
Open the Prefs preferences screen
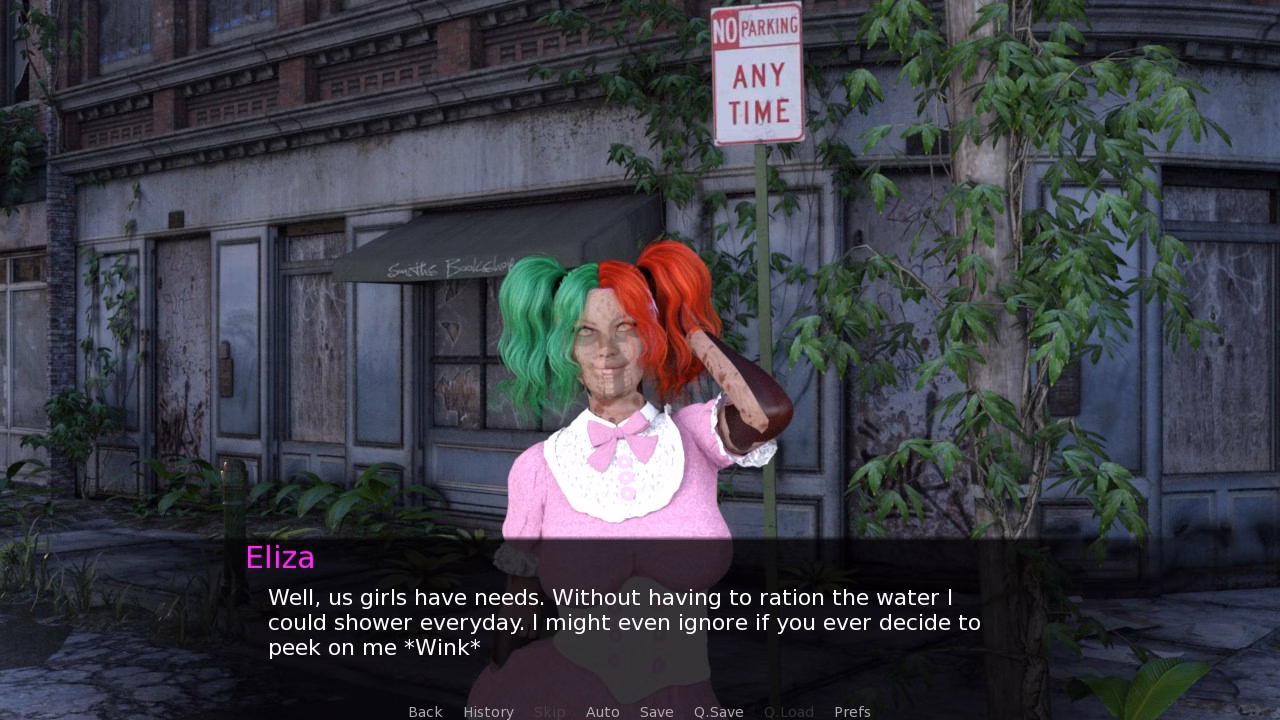point(852,711)
